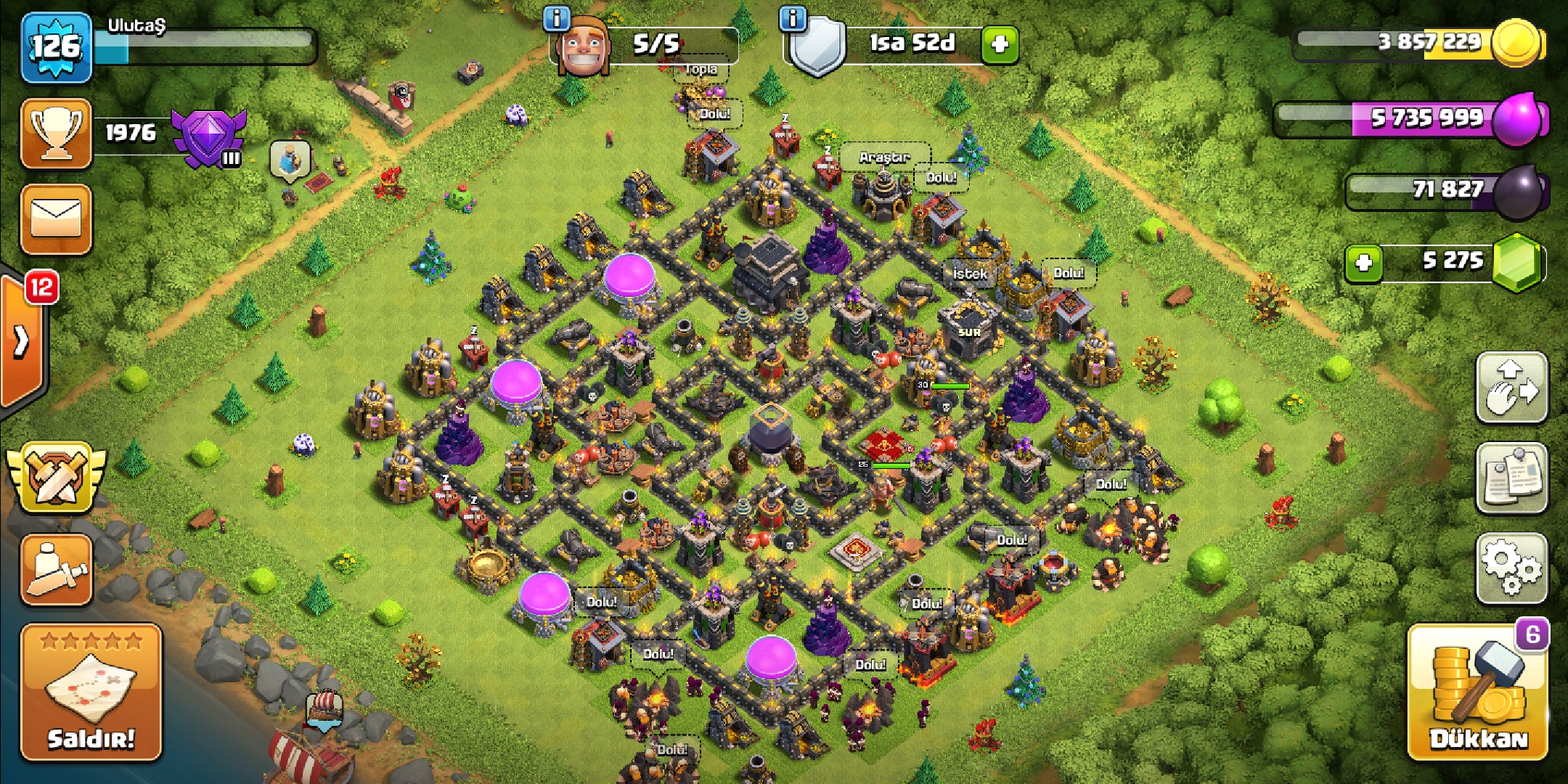This screenshot has height=784, width=1568.
Task: Click the Araştır research bubble
Action: click(x=883, y=157)
